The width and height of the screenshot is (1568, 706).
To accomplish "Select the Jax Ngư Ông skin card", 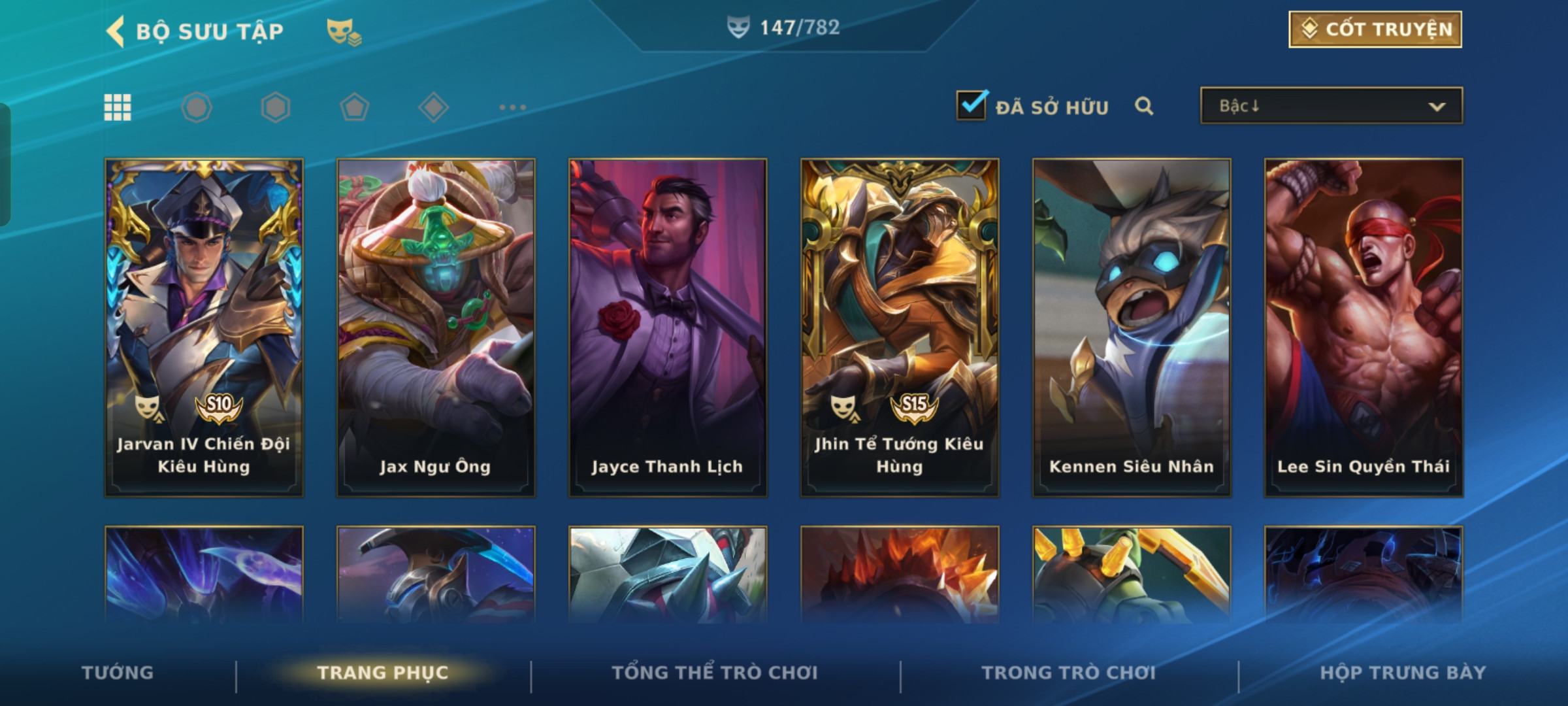I will coord(436,327).
